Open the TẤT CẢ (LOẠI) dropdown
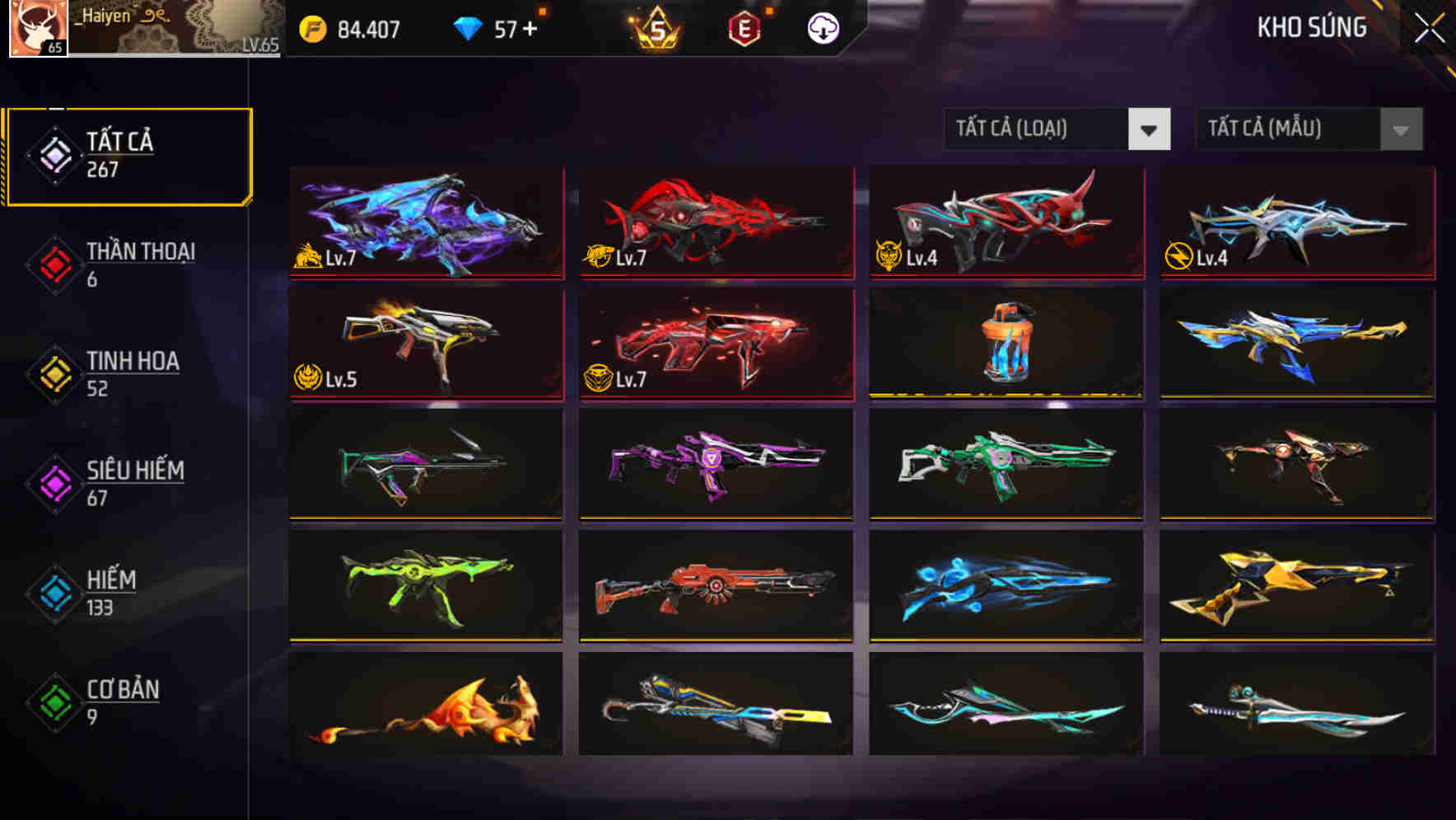The width and height of the screenshot is (1456, 820). 1057,129
